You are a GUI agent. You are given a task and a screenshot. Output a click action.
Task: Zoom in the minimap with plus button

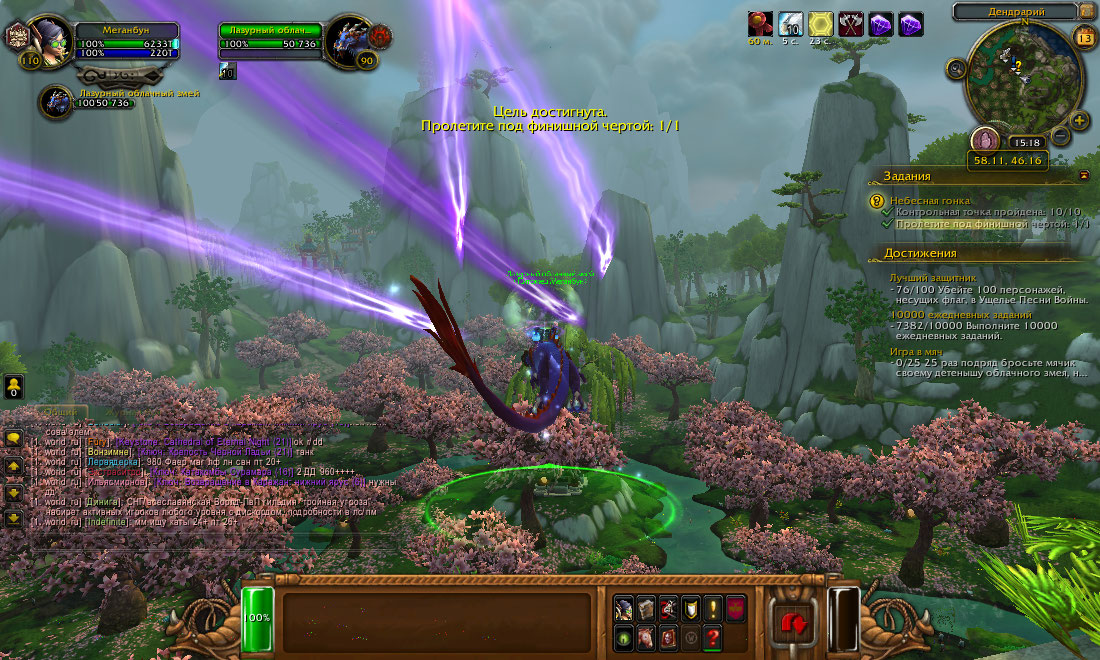[1080, 121]
